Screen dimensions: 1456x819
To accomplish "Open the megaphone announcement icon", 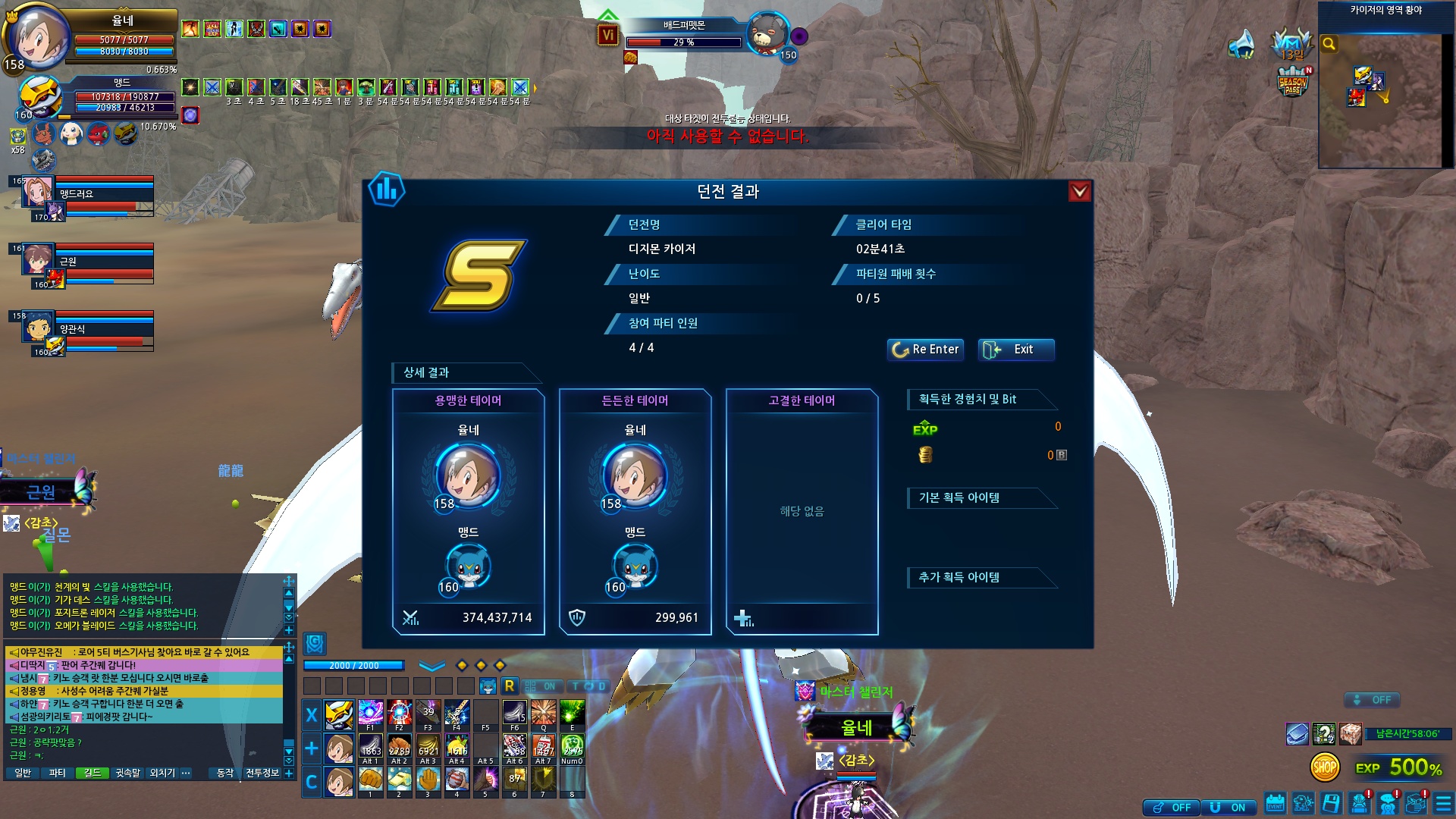I will click(1241, 44).
